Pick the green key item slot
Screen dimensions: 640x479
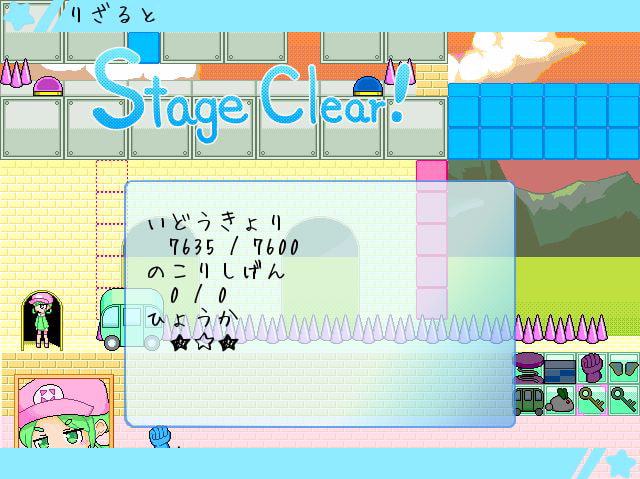[624, 399]
